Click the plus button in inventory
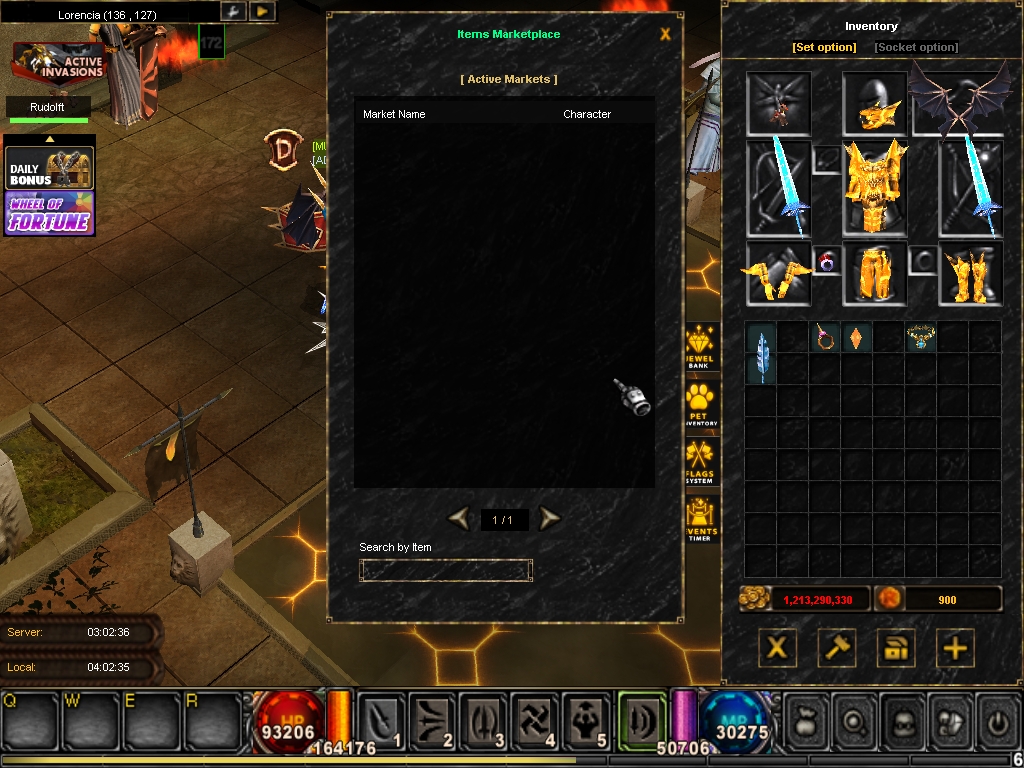The height and width of the screenshot is (768, 1024). click(x=955, y=648)
